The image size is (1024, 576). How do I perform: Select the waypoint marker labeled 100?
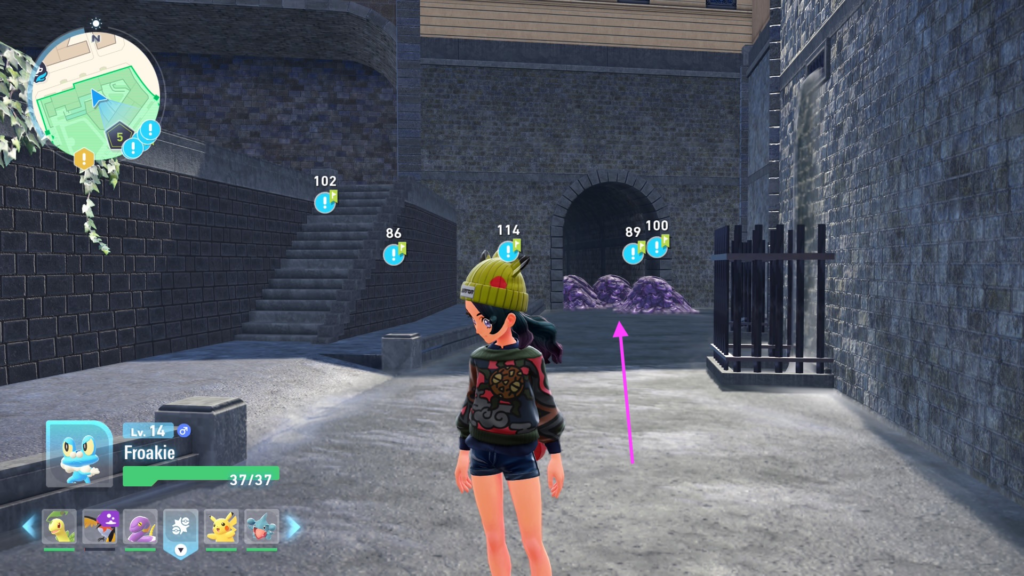(657, 246)
